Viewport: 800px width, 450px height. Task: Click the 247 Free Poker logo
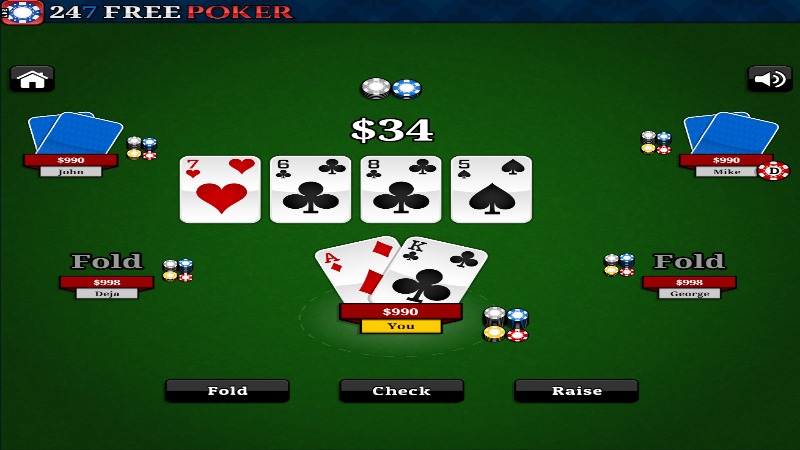tap(148, 12)
